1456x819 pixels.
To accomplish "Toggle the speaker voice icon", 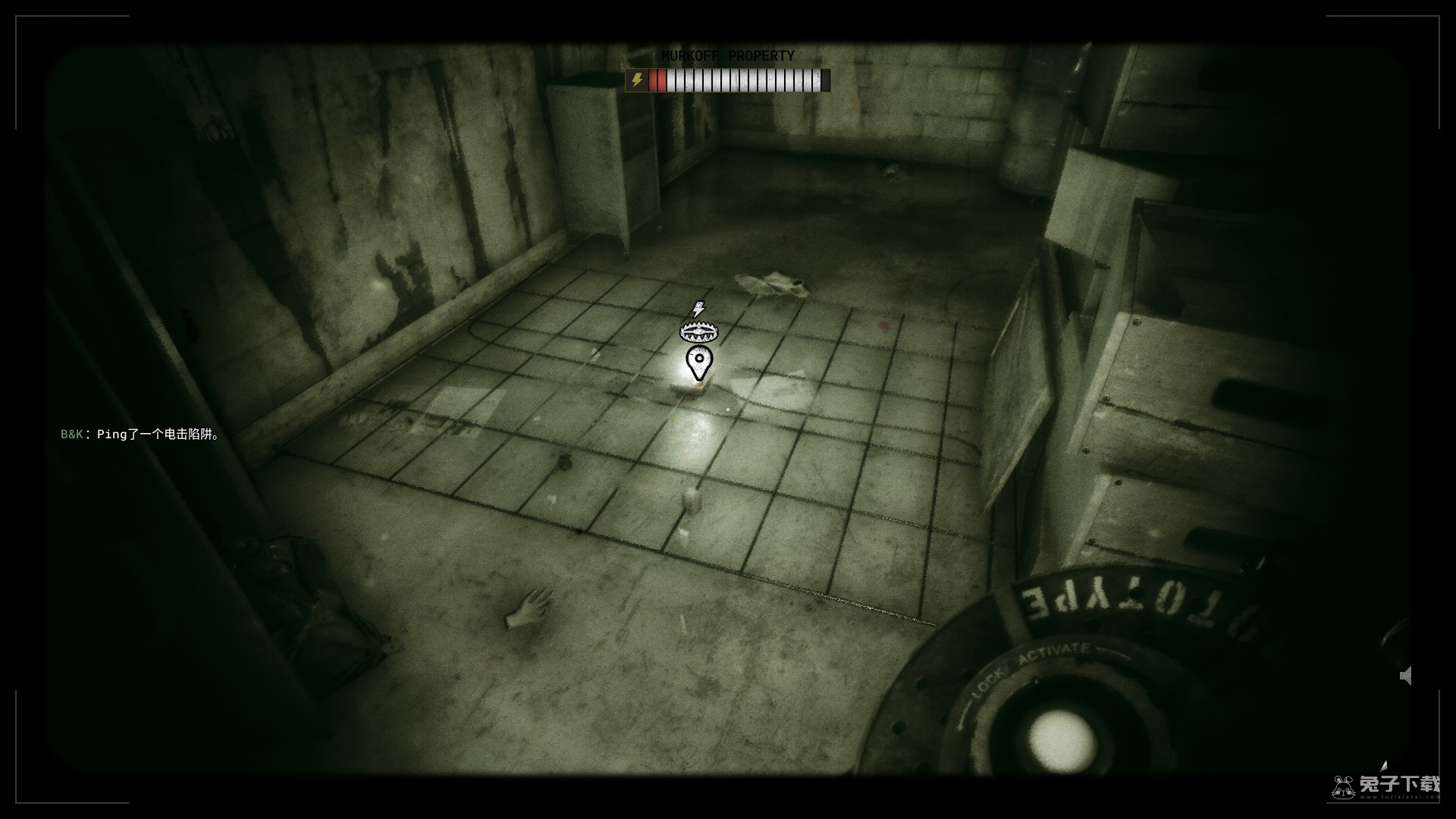I will tap(1406, 676).
